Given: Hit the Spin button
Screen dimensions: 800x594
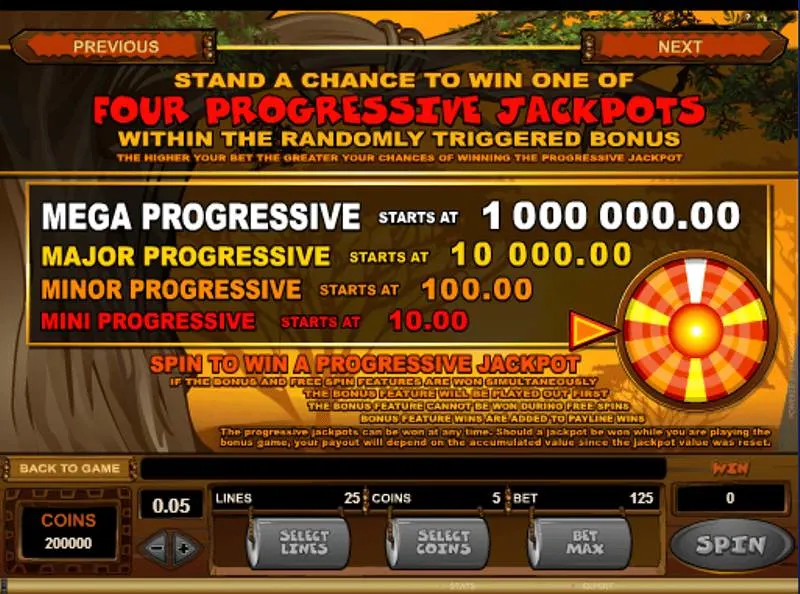Looking at the screenshot, I should pos(731,545).
